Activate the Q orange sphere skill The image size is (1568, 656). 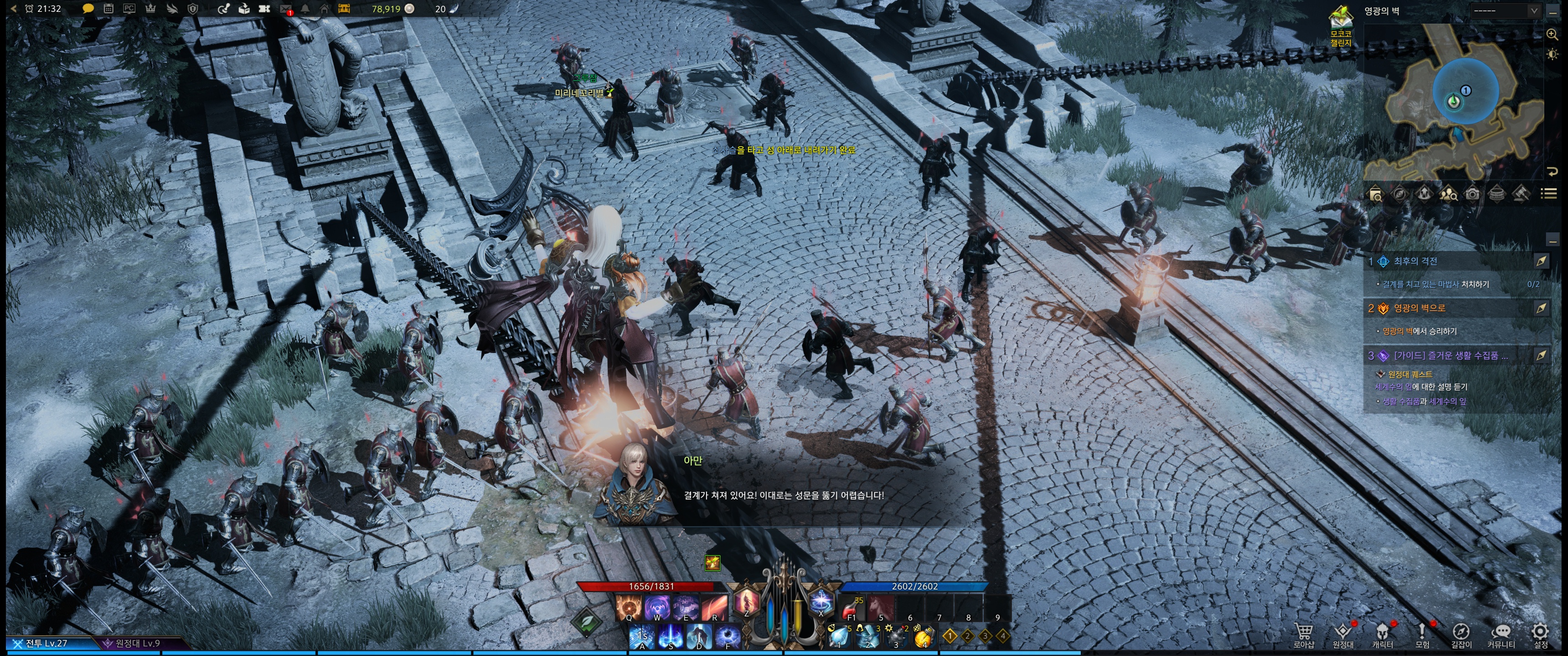(x=628, y=608)
